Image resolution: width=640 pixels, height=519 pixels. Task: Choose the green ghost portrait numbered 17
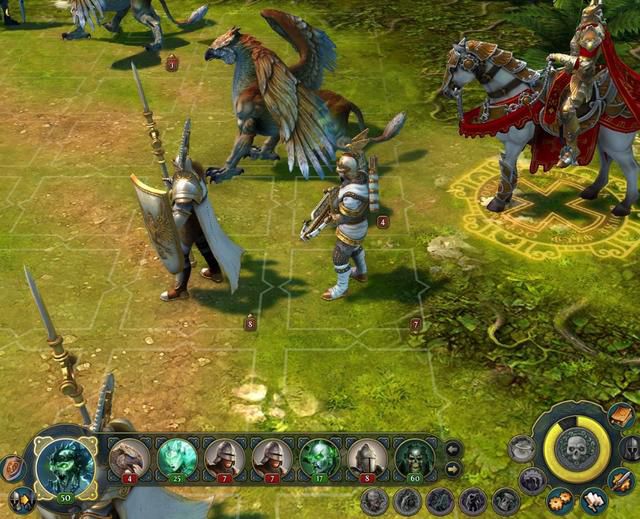[x=320, y=458]
